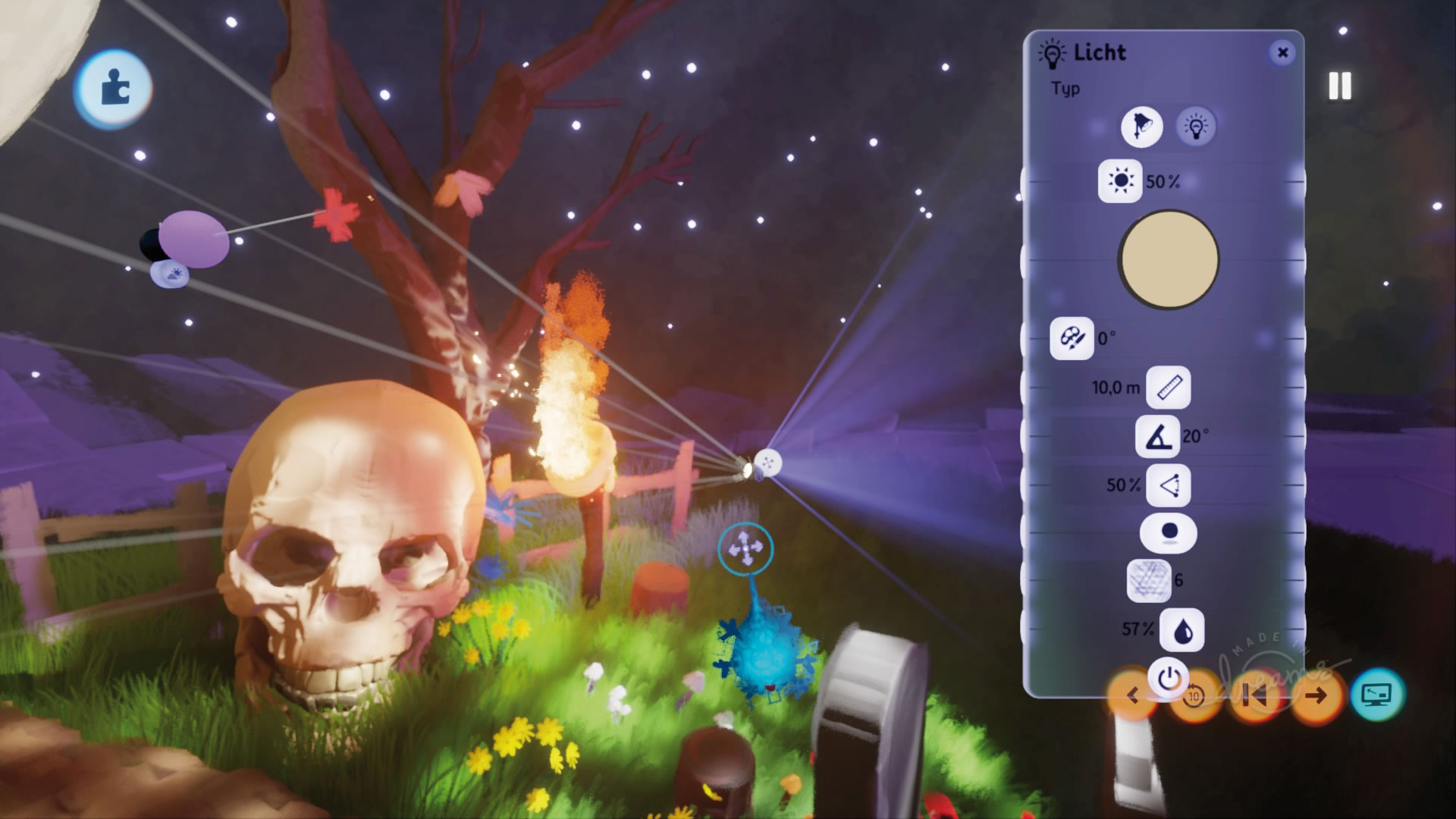1456x819 pixels.
Task: Click the 20° cone angle setting
Action: [1157, 436]
